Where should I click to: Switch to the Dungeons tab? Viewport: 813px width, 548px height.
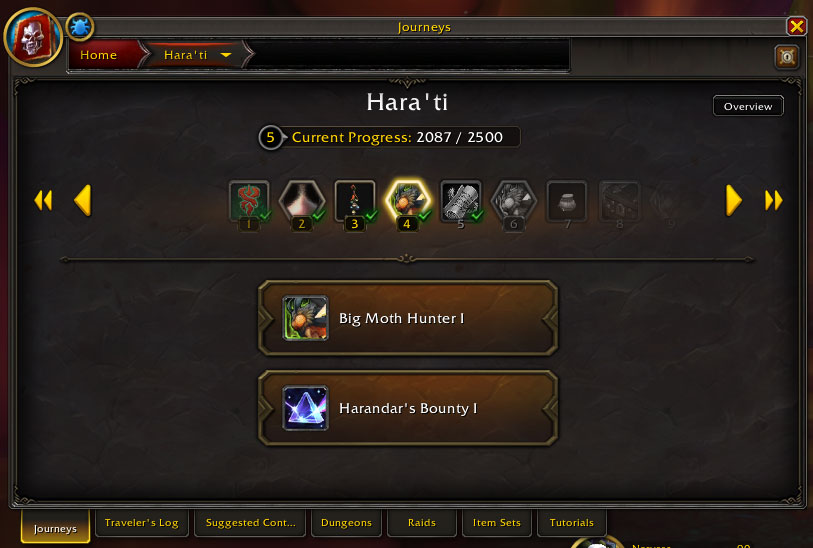pos(347,523)
